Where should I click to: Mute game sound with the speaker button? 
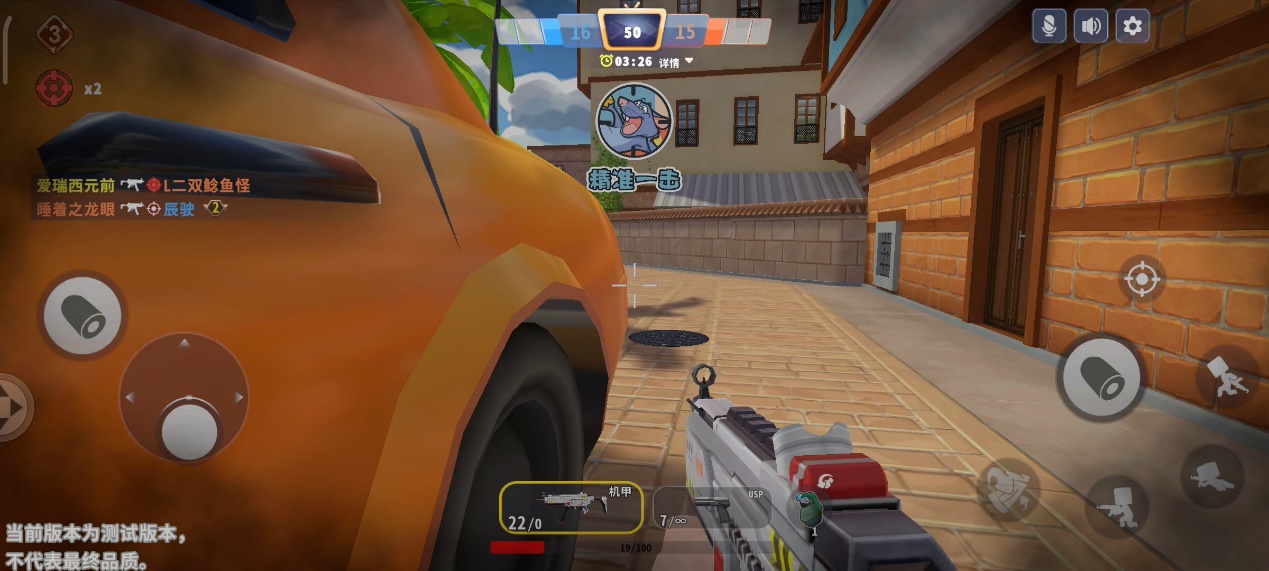tap(1091, 26)
